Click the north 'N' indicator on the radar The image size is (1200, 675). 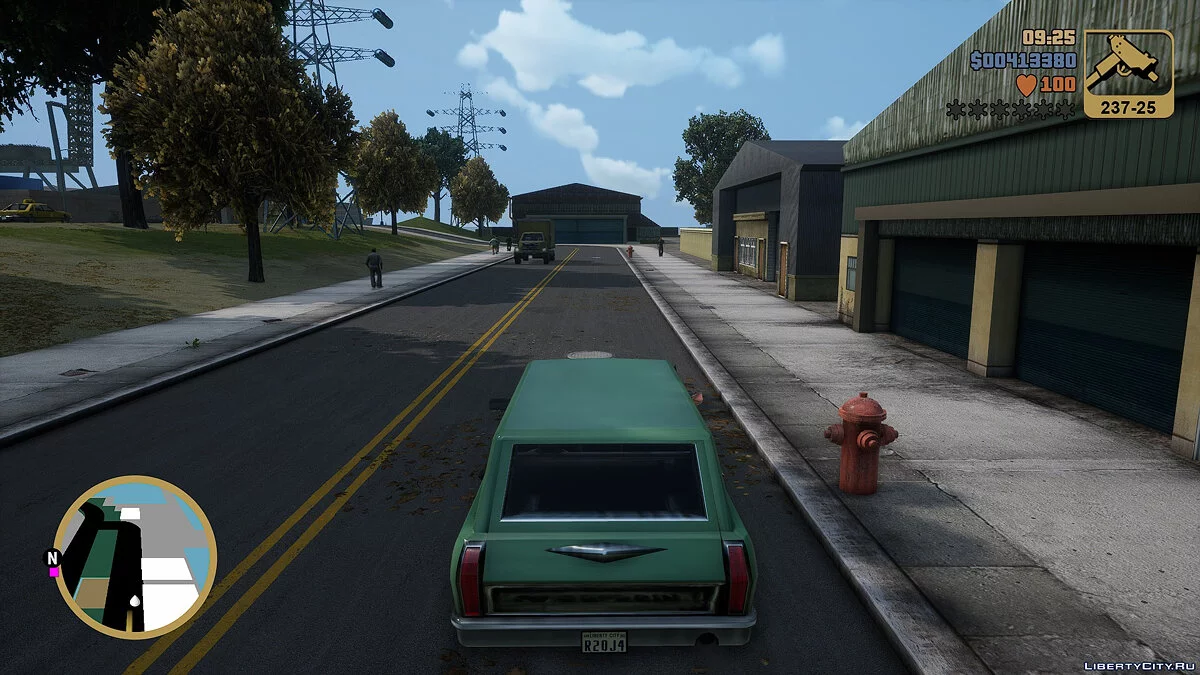(51, 557)
